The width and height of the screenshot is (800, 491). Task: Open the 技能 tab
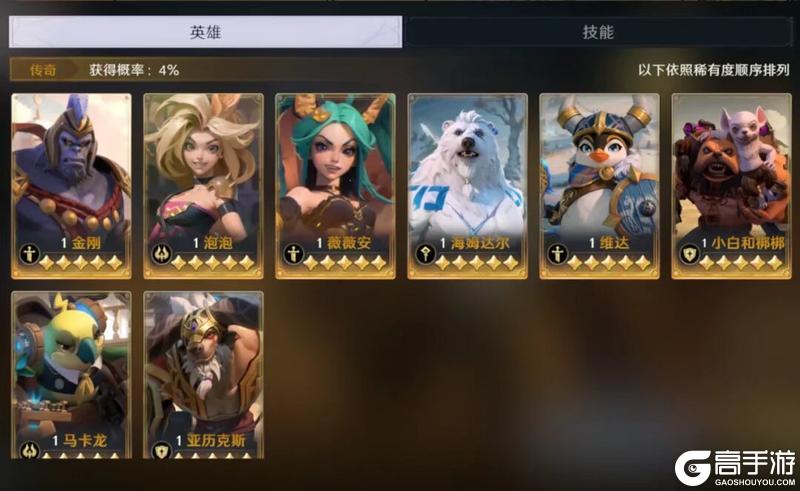point(597,32)
